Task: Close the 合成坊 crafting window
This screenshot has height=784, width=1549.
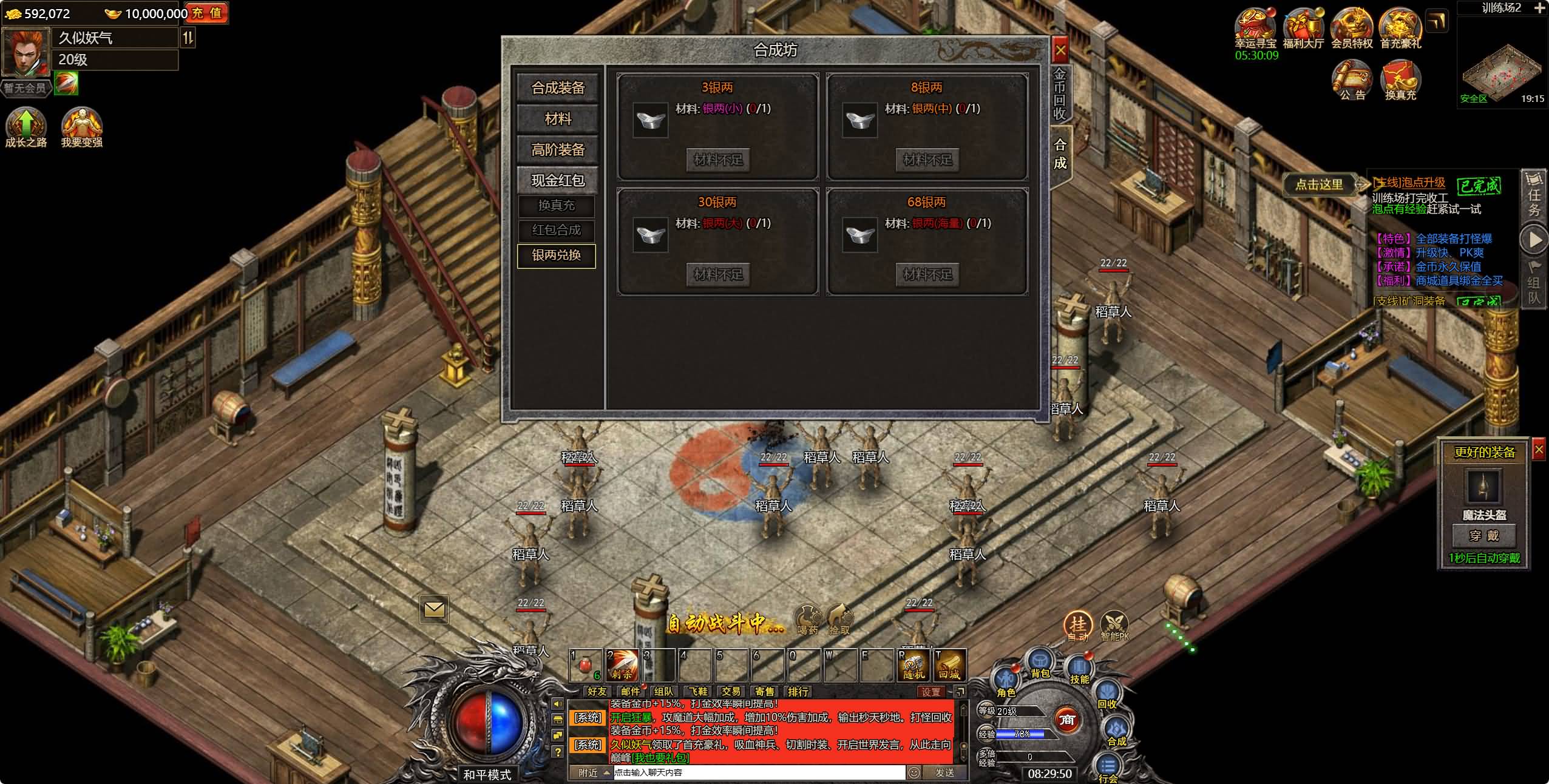Action: tap(1060, 50)
